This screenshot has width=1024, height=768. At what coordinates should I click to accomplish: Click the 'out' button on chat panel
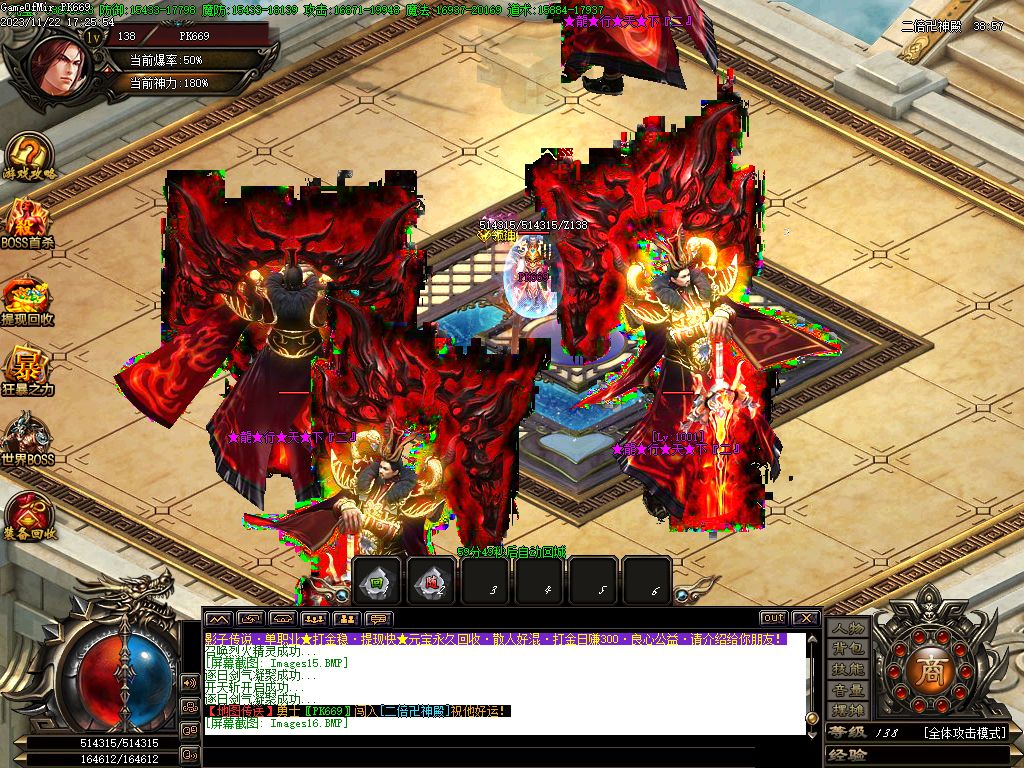pyautogui.click(x=773, y=618)
